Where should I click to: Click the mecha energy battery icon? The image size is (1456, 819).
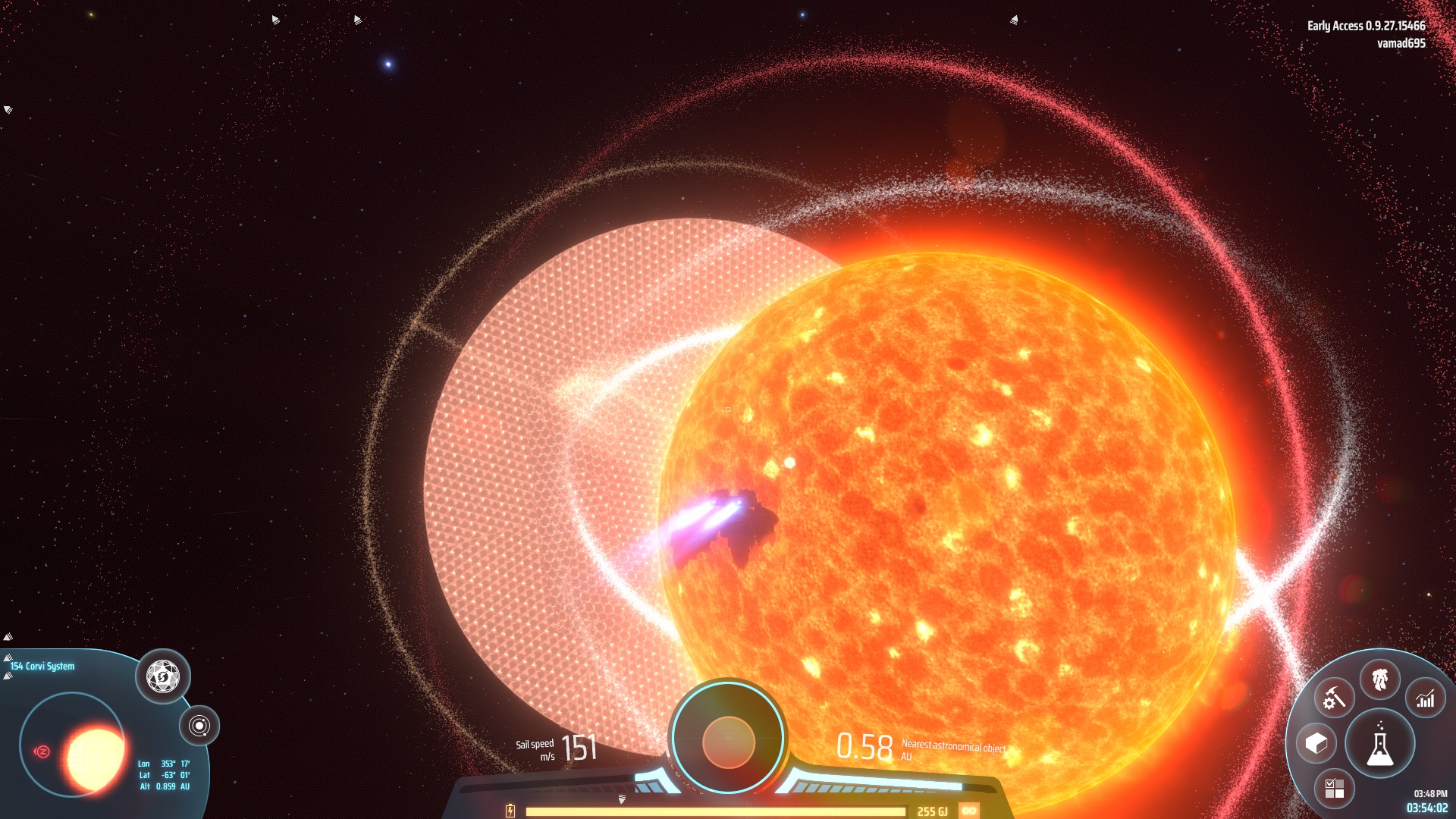[x=510, y=811]
